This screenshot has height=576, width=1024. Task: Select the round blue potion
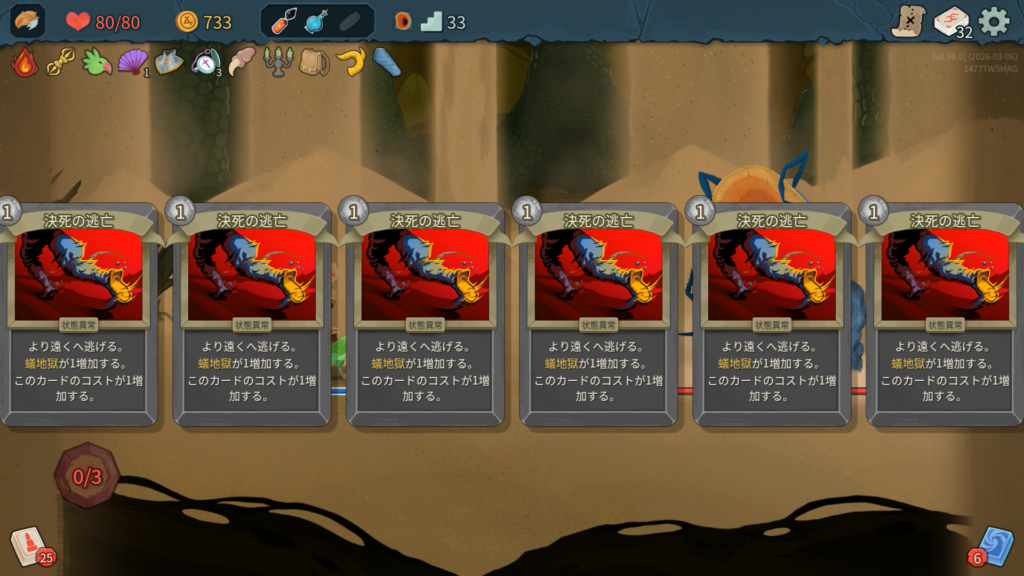[x=317, y=21]
